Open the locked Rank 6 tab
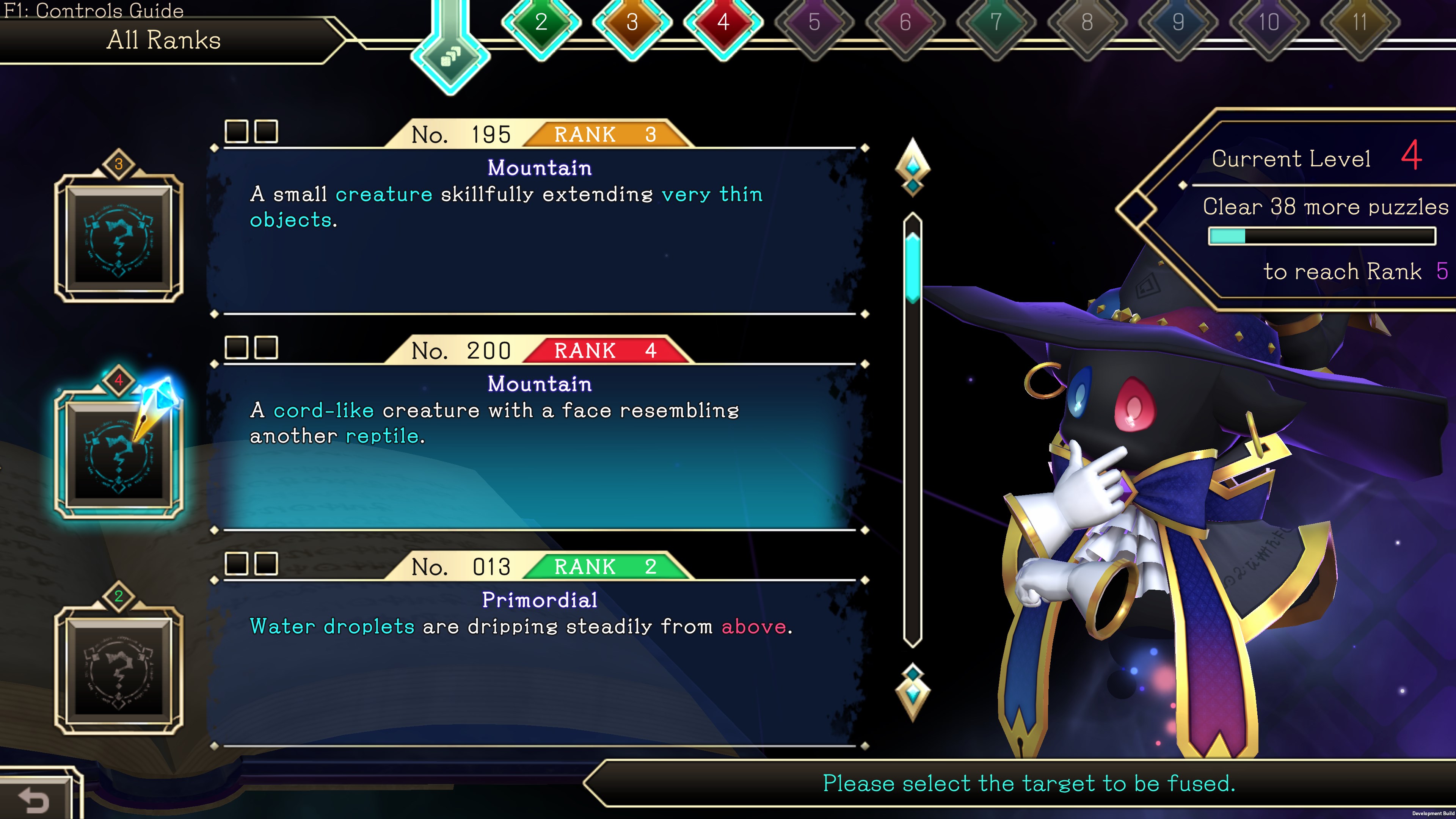The width and height of the screenshot is (1456, 819). (905, 23)
